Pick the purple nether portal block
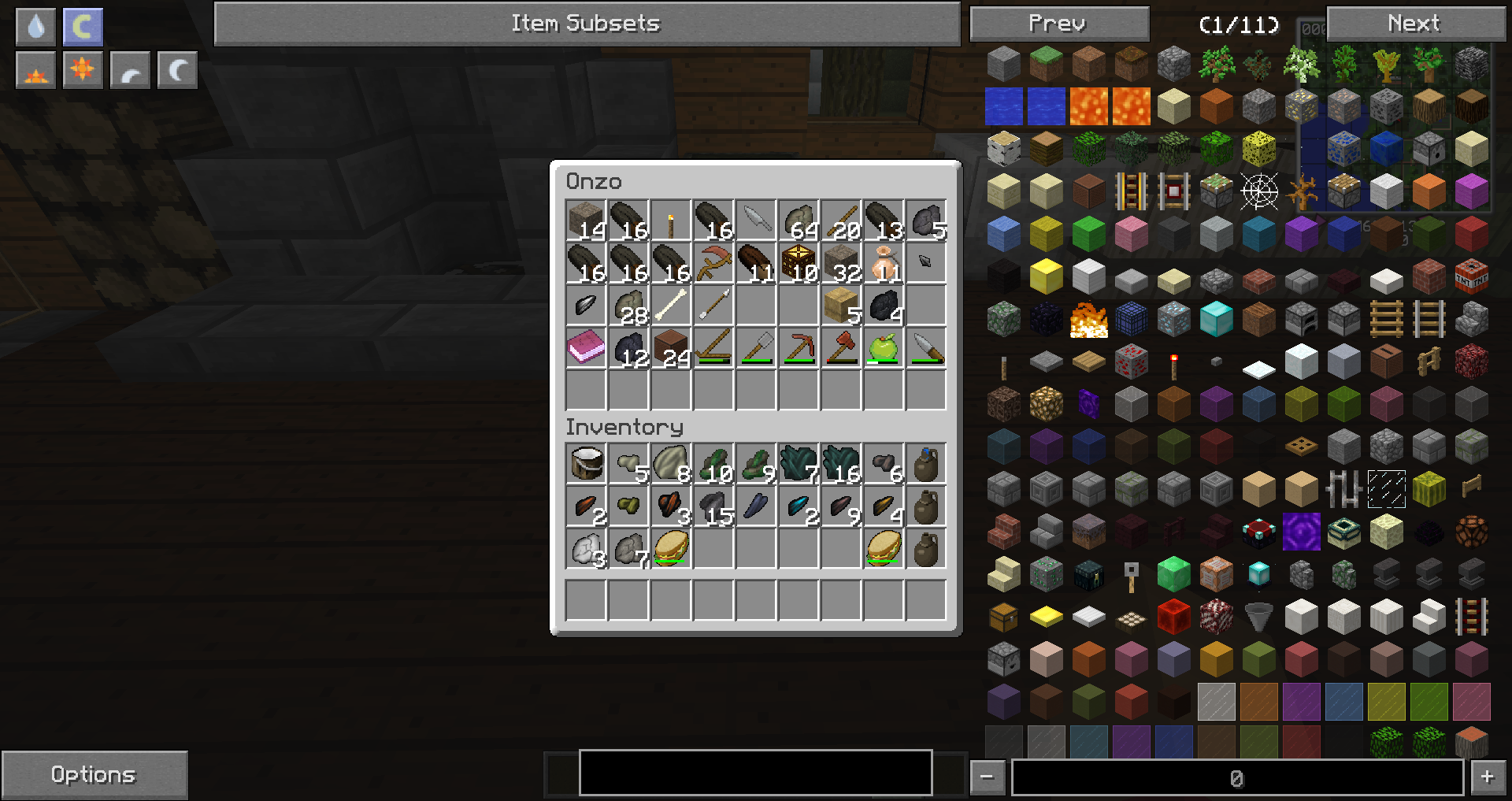 [x=1301, y=532]
